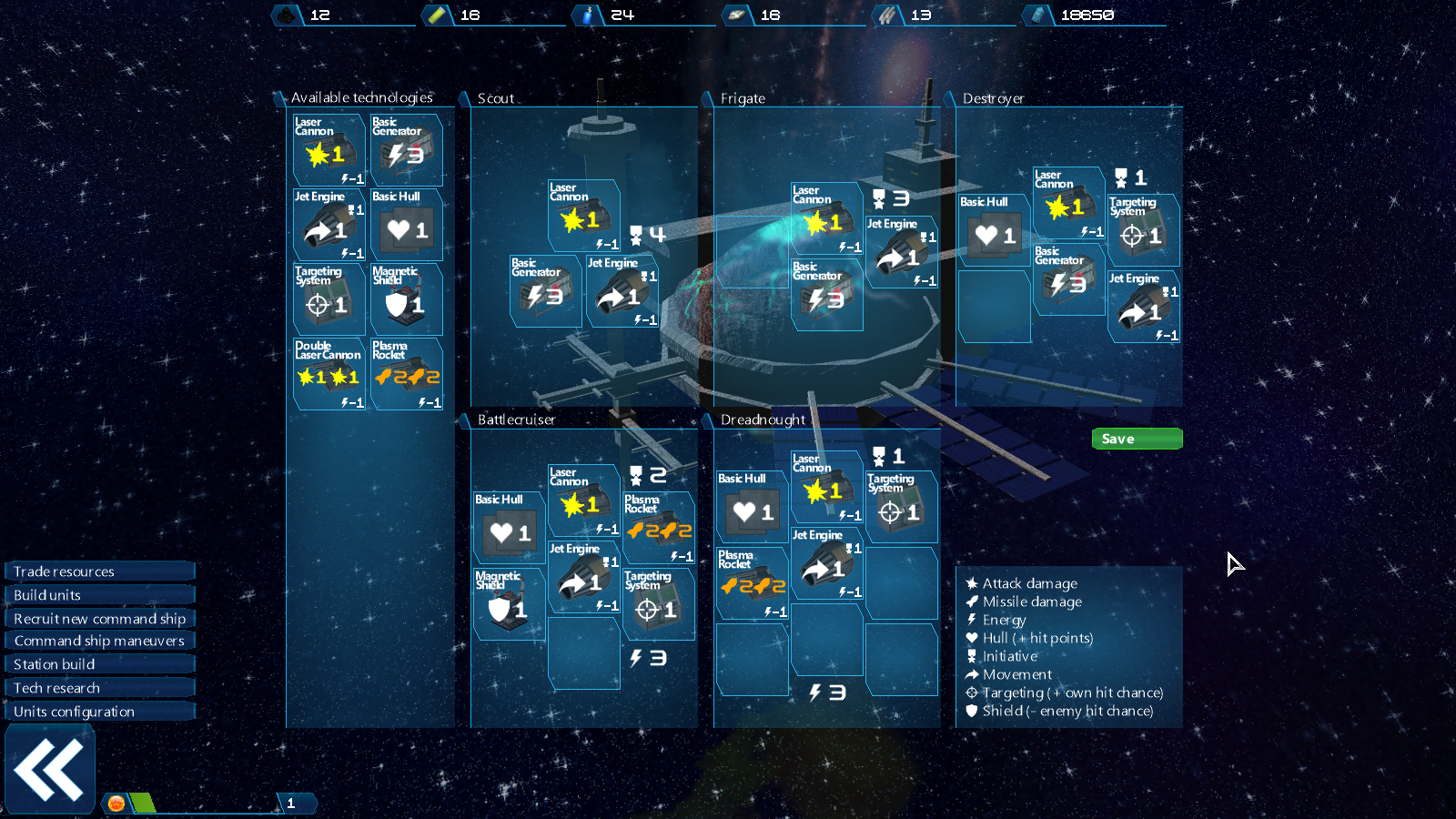This screenshot has width=1456, height=819.
Task: Select the Frigate's Jet Engine module
Action: [x=901, y=252]
